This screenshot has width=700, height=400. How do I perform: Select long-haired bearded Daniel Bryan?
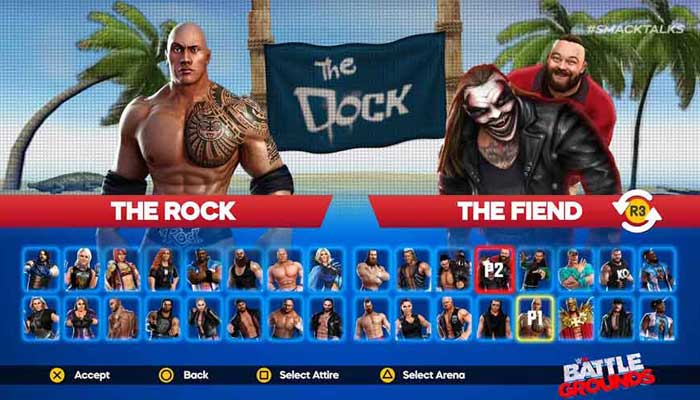(372, 269)
